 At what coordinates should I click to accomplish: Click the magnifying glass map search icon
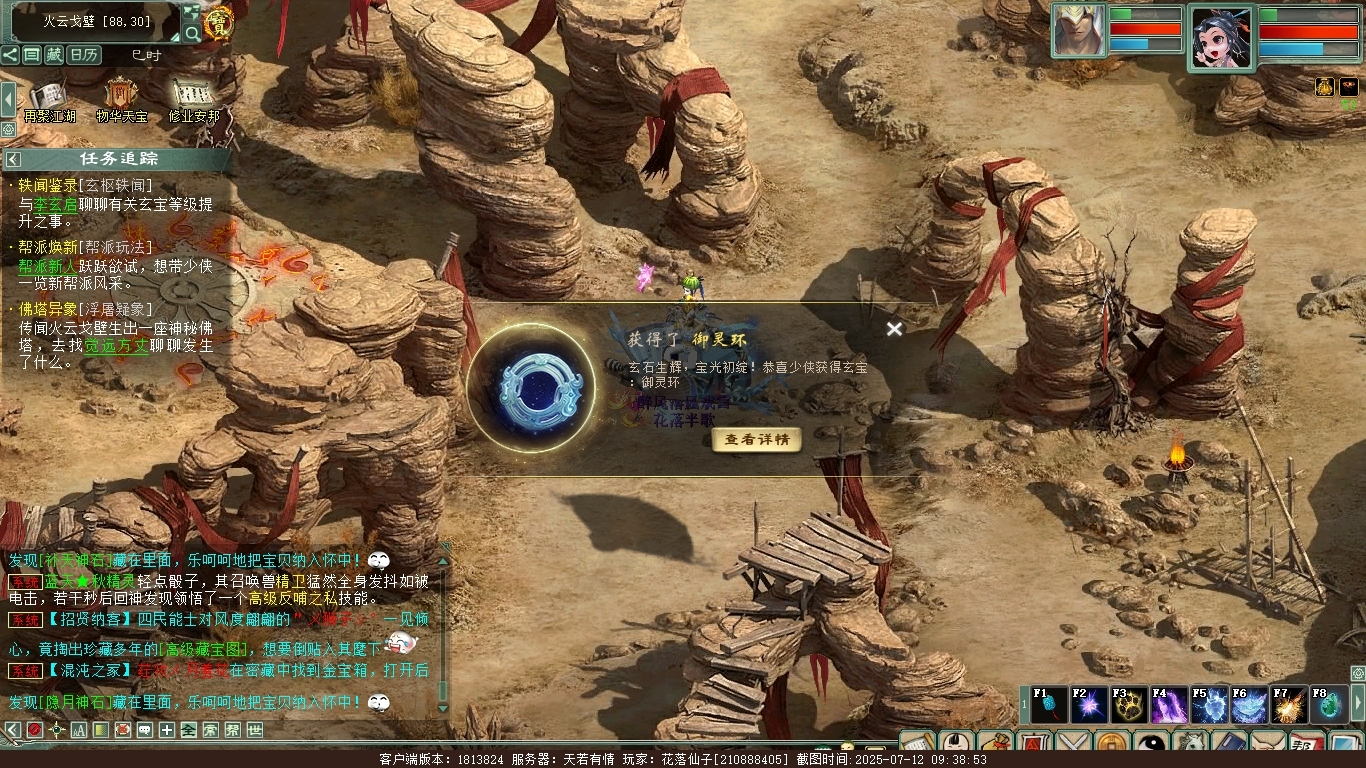click(x=192, y=33)
